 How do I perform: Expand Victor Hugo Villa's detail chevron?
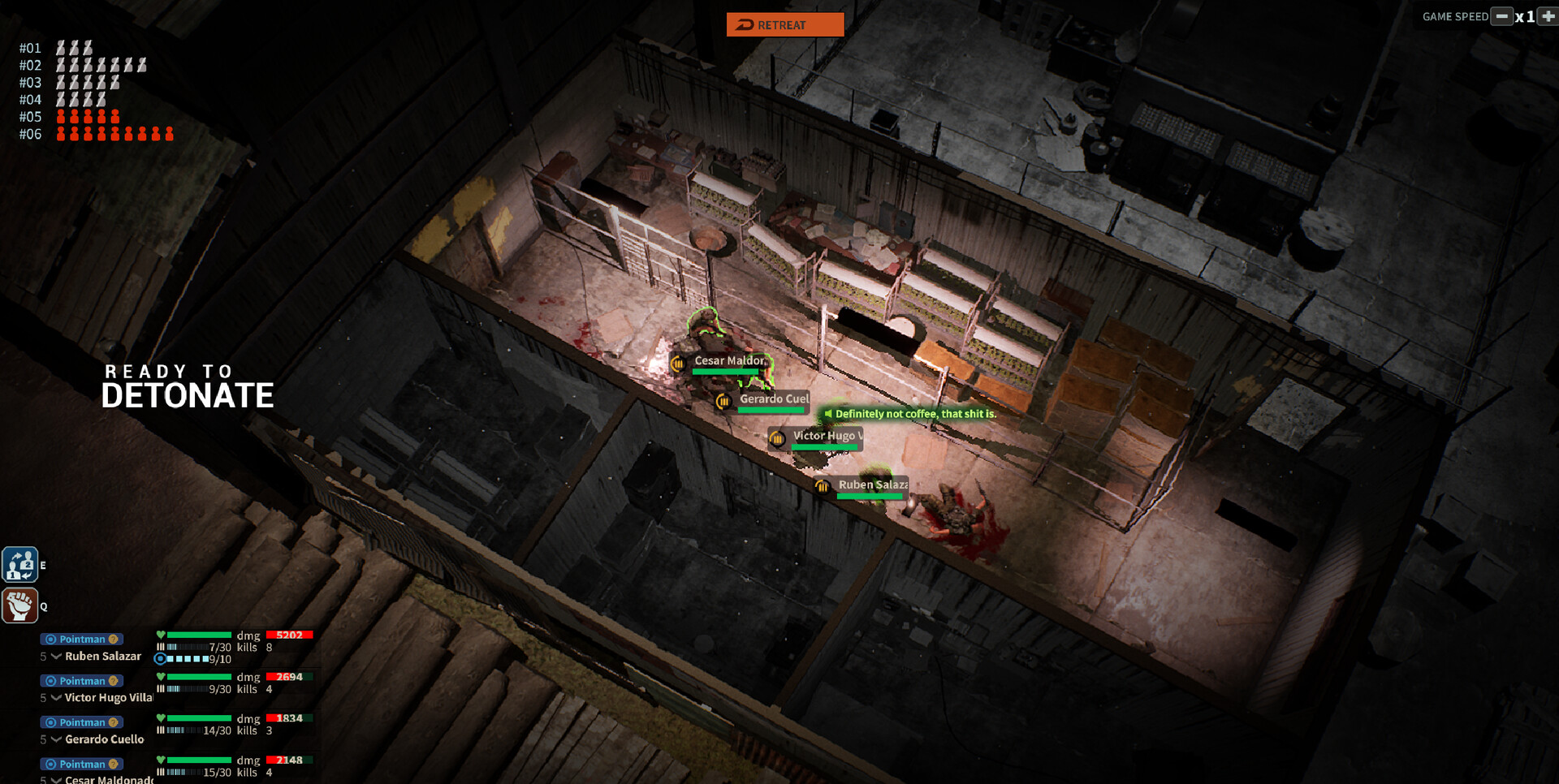point(56,698)
